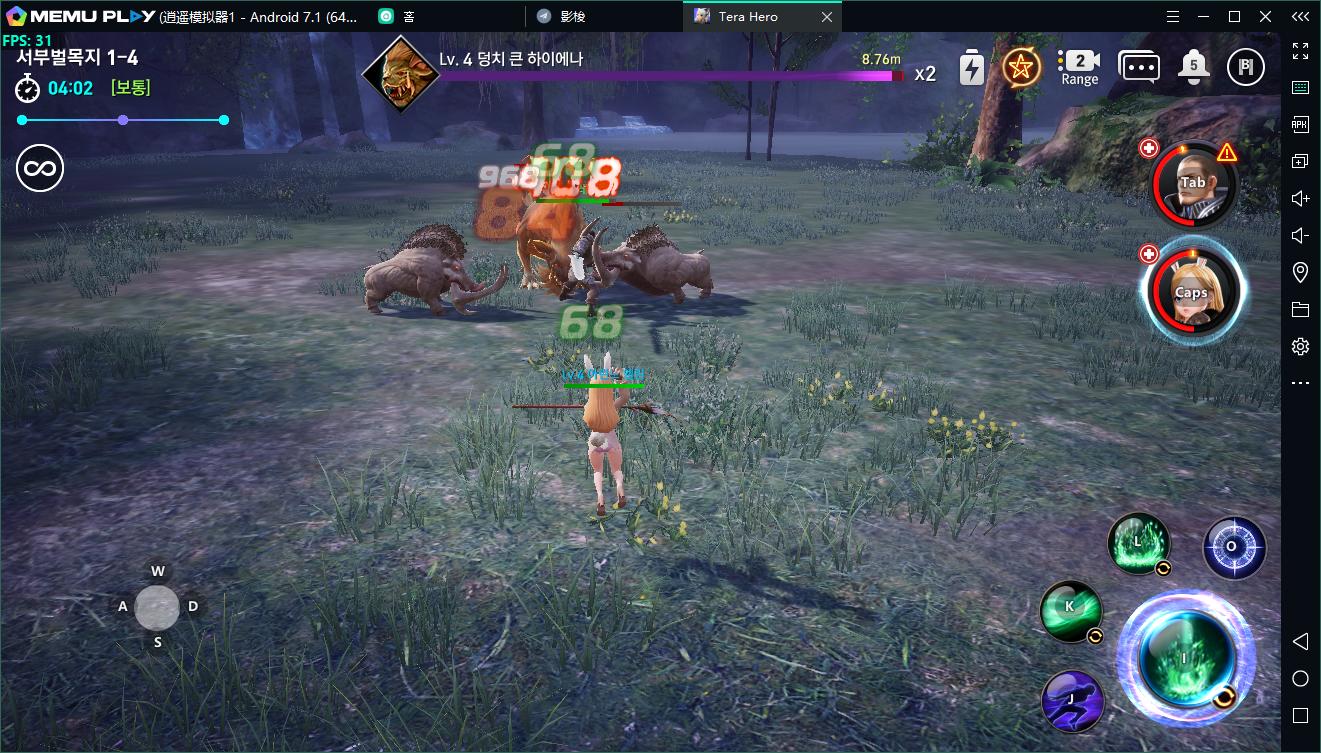
Task: Open the notification bell with 5 alerts
Action: click(1191, 67)
